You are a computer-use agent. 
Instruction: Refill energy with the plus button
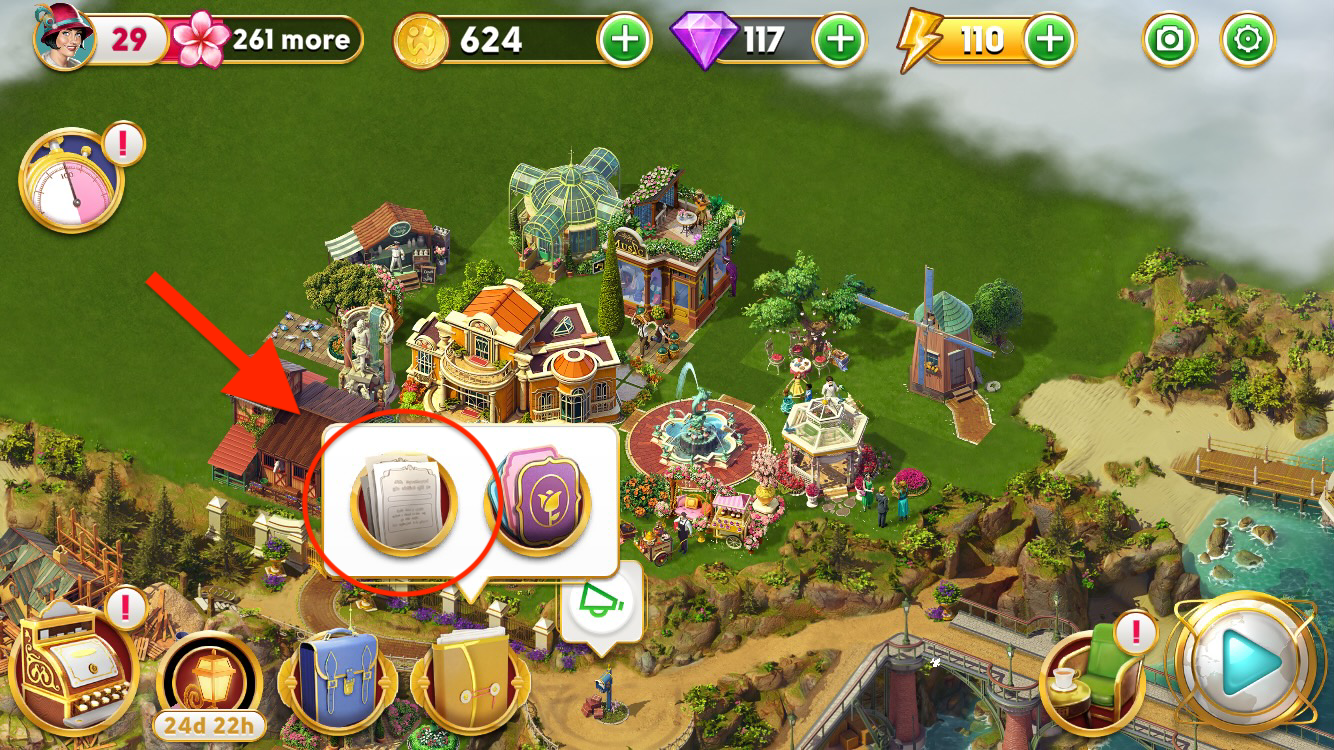tap(1049, 40)
